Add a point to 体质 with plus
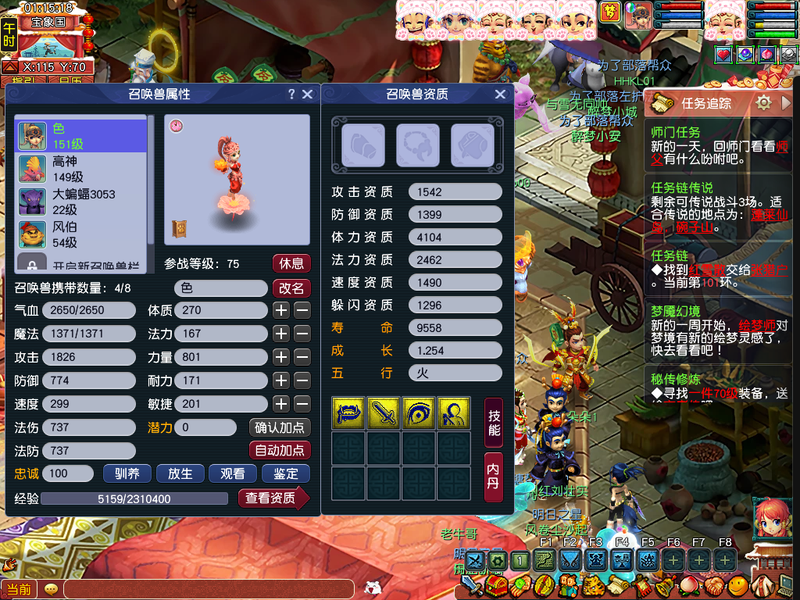Image resolution: width=800 pixels, height=600 pixels. tap(282, 311)
